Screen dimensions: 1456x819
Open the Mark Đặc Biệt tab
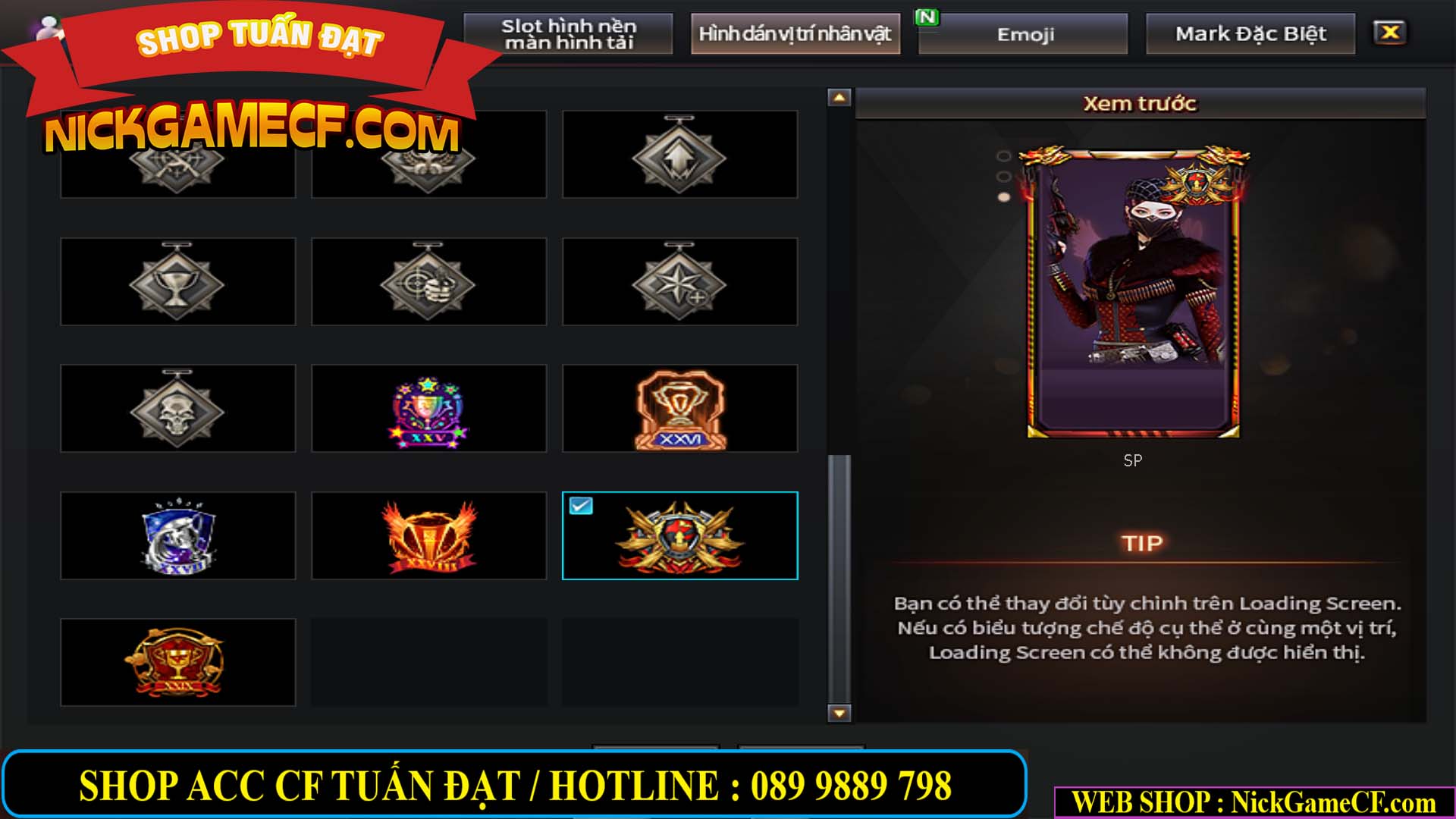click(1251, 33)
